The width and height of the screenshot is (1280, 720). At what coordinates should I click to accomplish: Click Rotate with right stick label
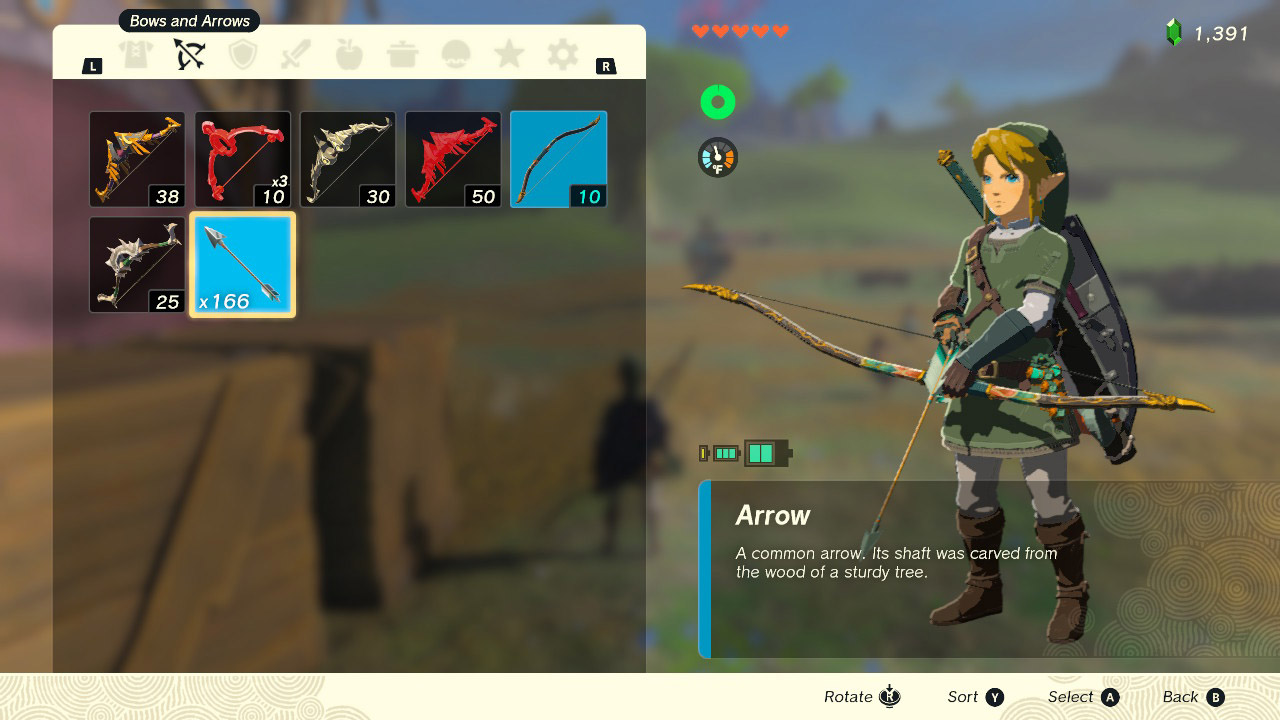pyautogui.click(x=861, y=696)
